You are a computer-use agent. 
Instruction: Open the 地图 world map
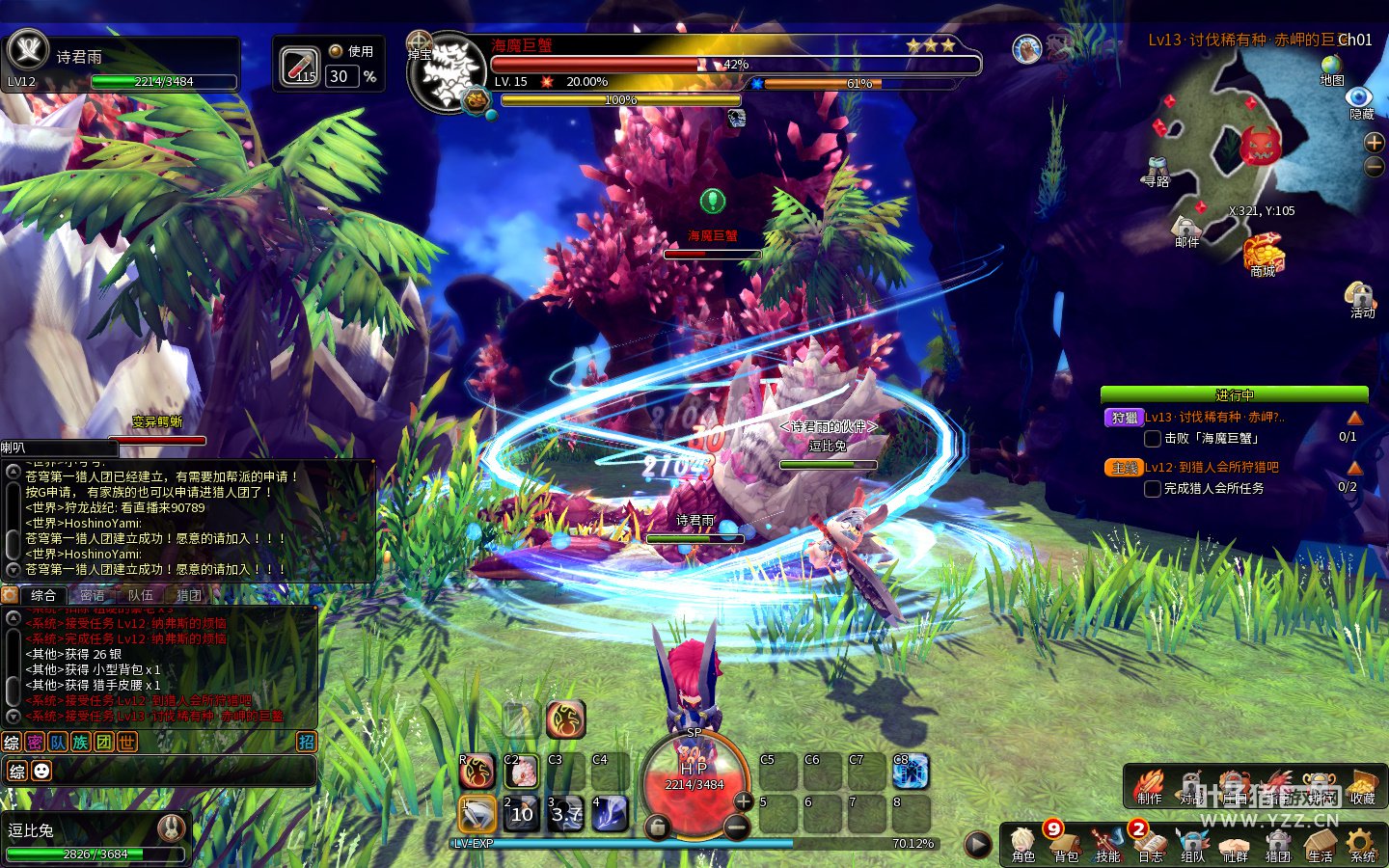[1332, 69]
